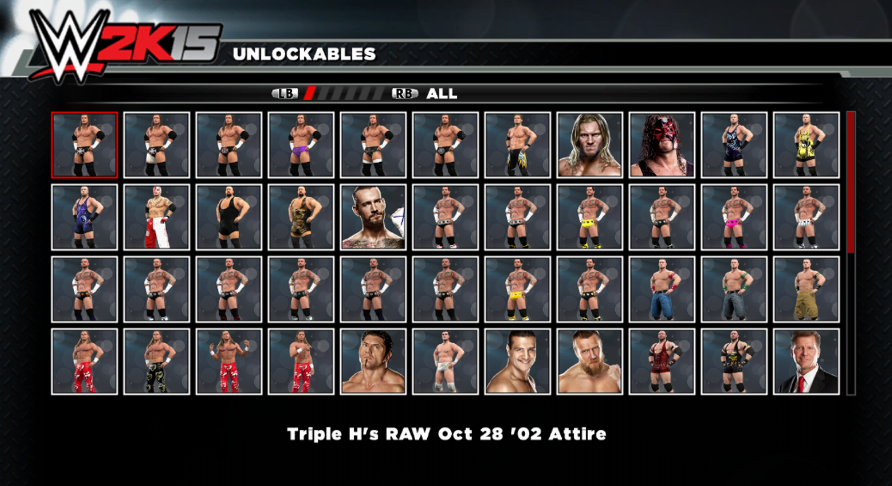This screenshot has height=486, width=892.
Task: Pick the bearded Daniel Bryan portrait
Action: coord(590,361)
